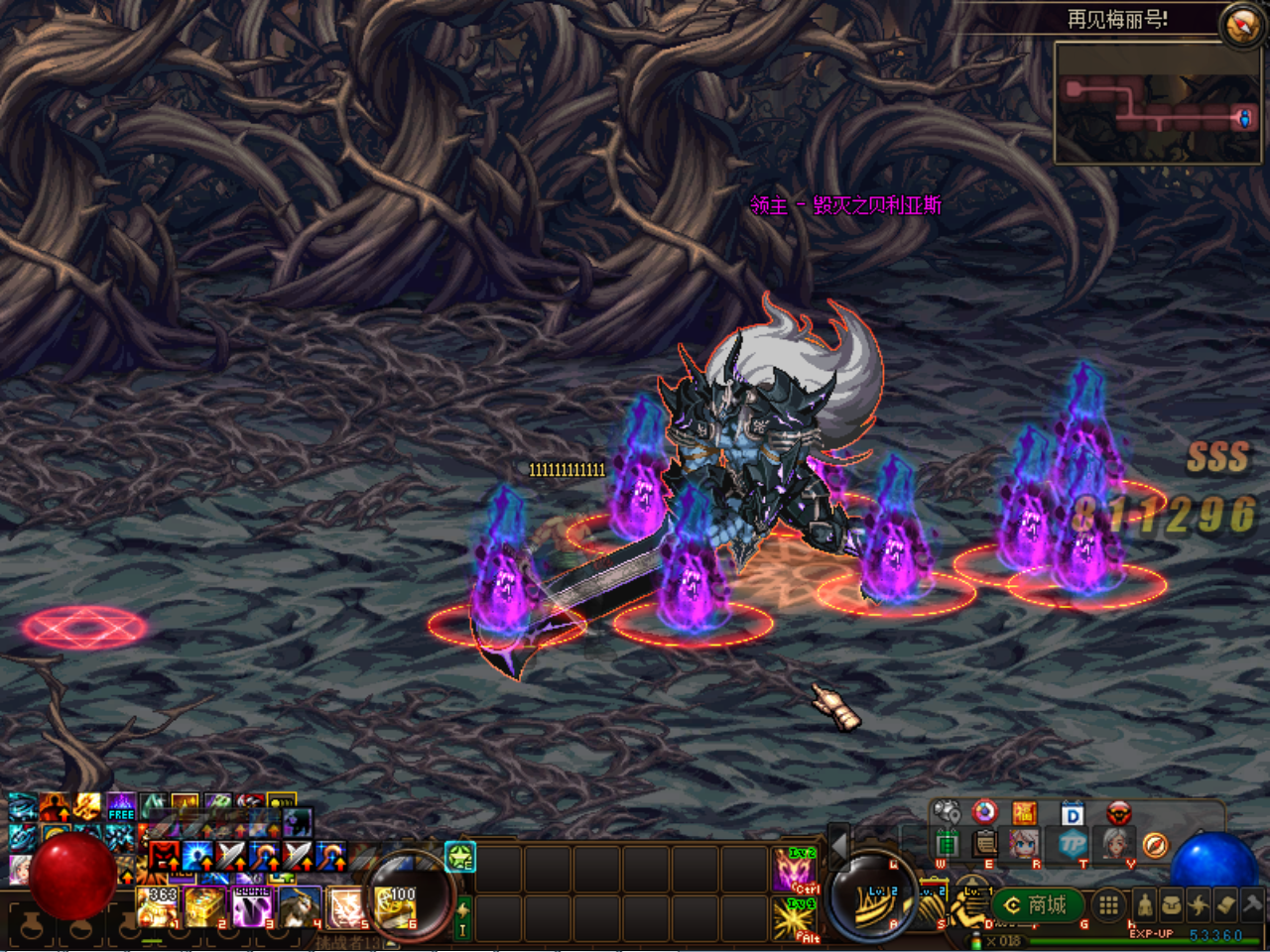The image size is (1270, 952).
Task: Click the orange compass icon near mana orb
Action: pyautogui.click(x=1154, y=844)
